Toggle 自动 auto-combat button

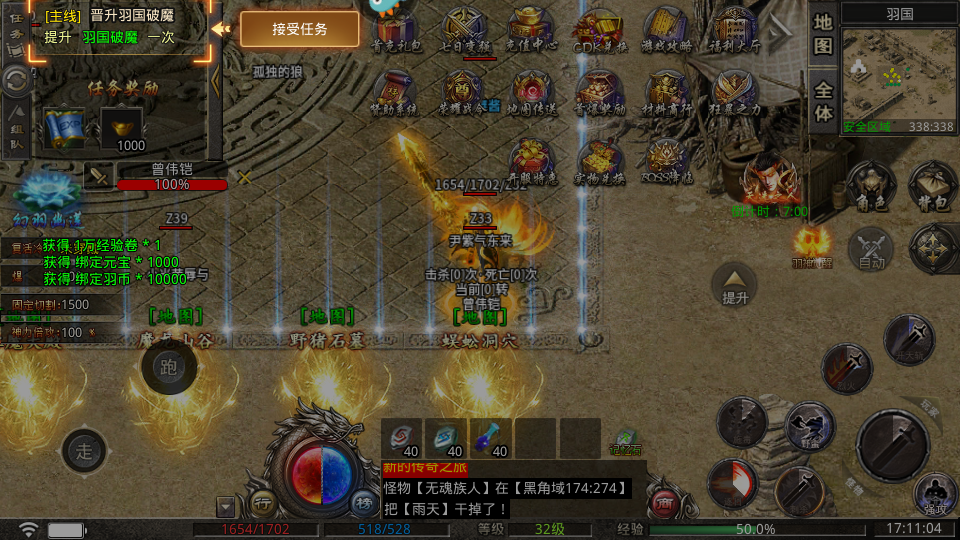tap(871, 248)
